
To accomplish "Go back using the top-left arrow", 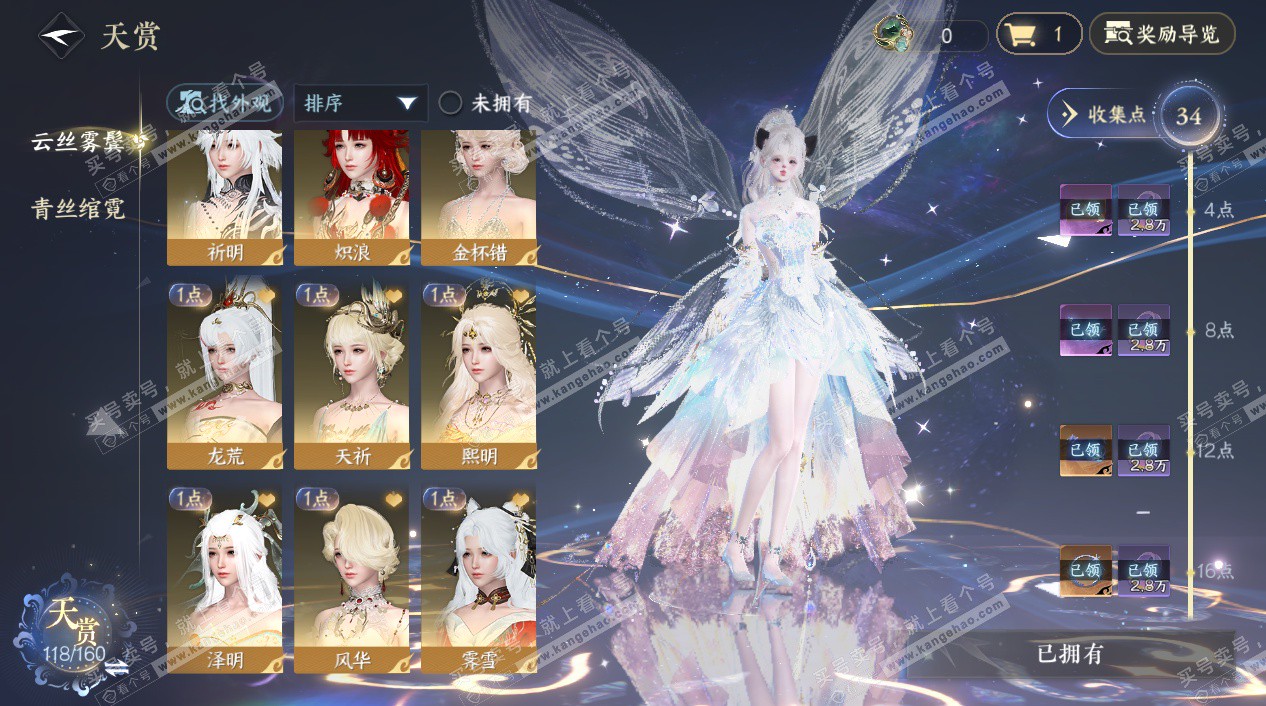I will [x=61, y=36].
